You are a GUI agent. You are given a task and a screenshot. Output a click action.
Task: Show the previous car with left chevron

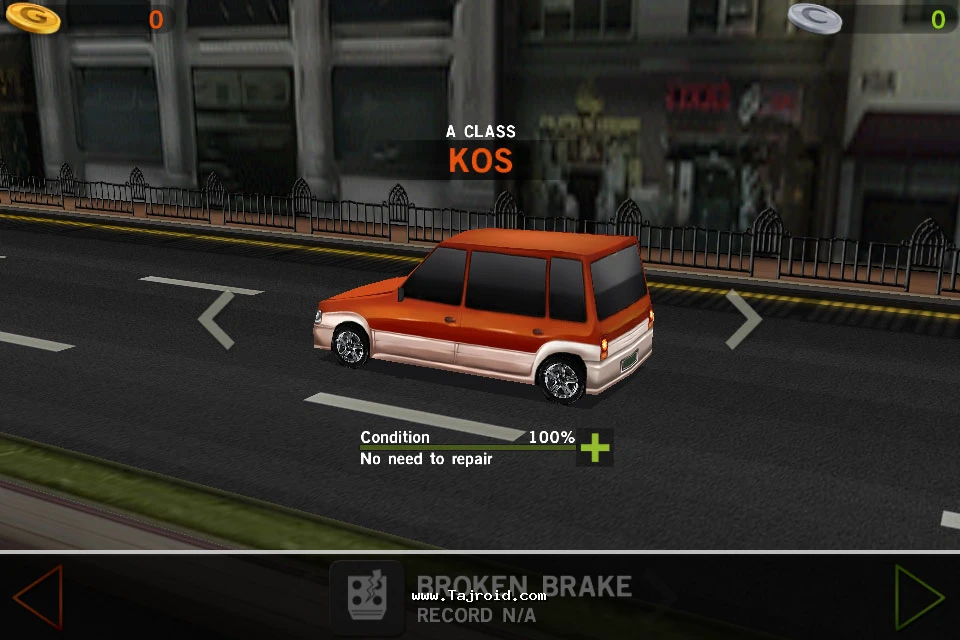(x=216, y=319)
